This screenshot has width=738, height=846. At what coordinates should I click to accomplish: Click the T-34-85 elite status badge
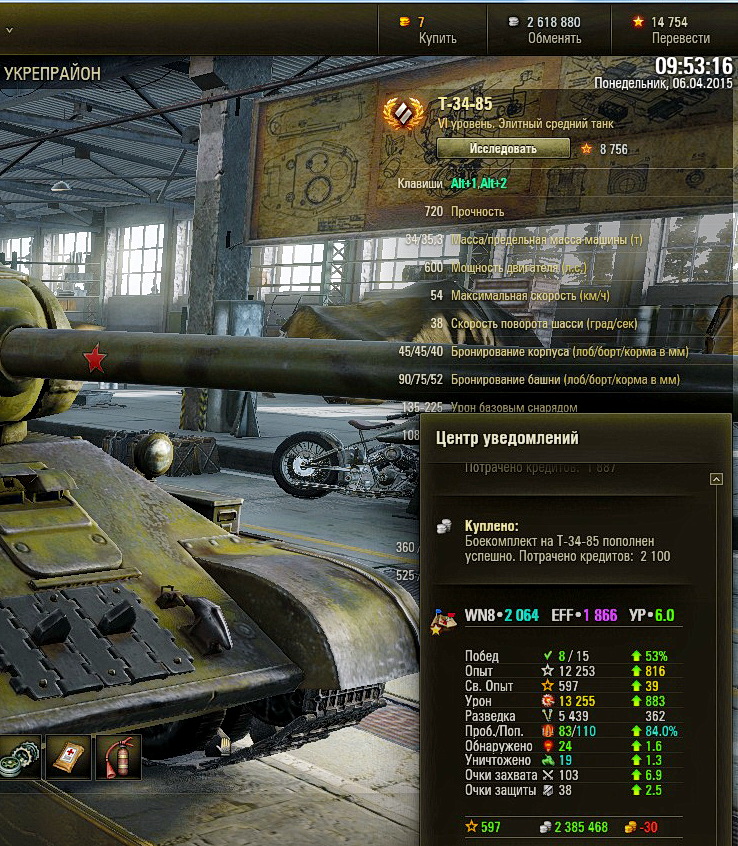(x=404, y=118)
